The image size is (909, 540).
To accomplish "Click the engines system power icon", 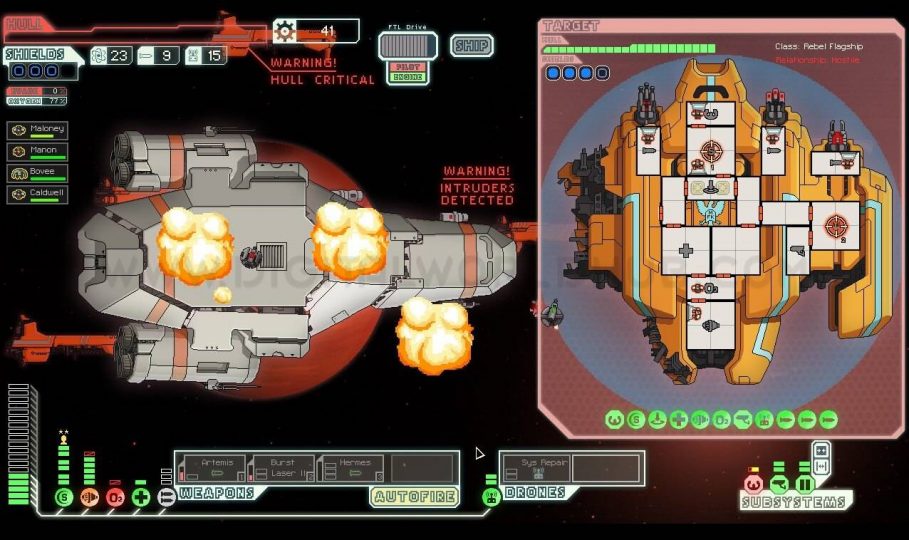I will click(x=89, y=497).
